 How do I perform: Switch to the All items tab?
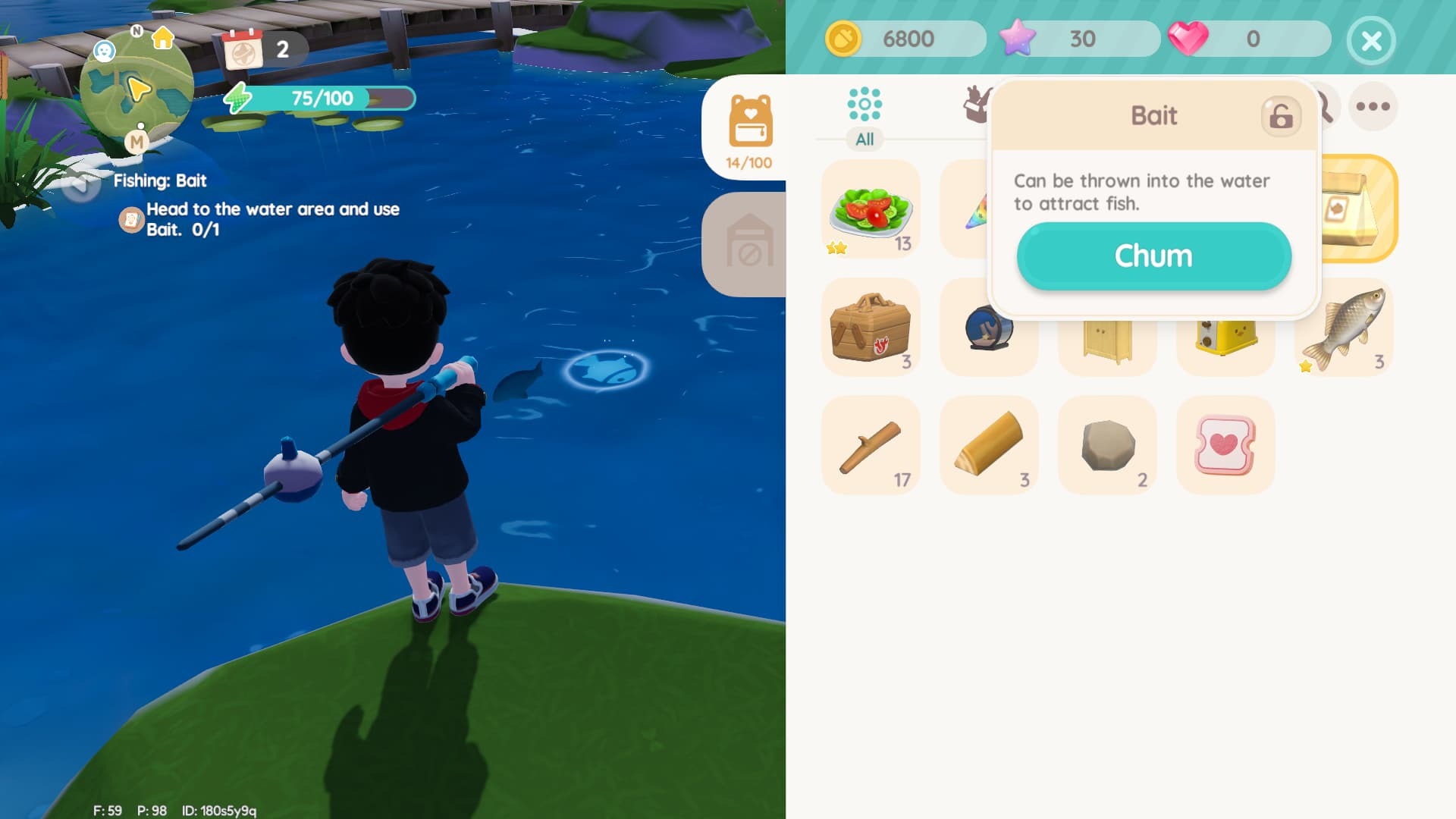(864, 115)
